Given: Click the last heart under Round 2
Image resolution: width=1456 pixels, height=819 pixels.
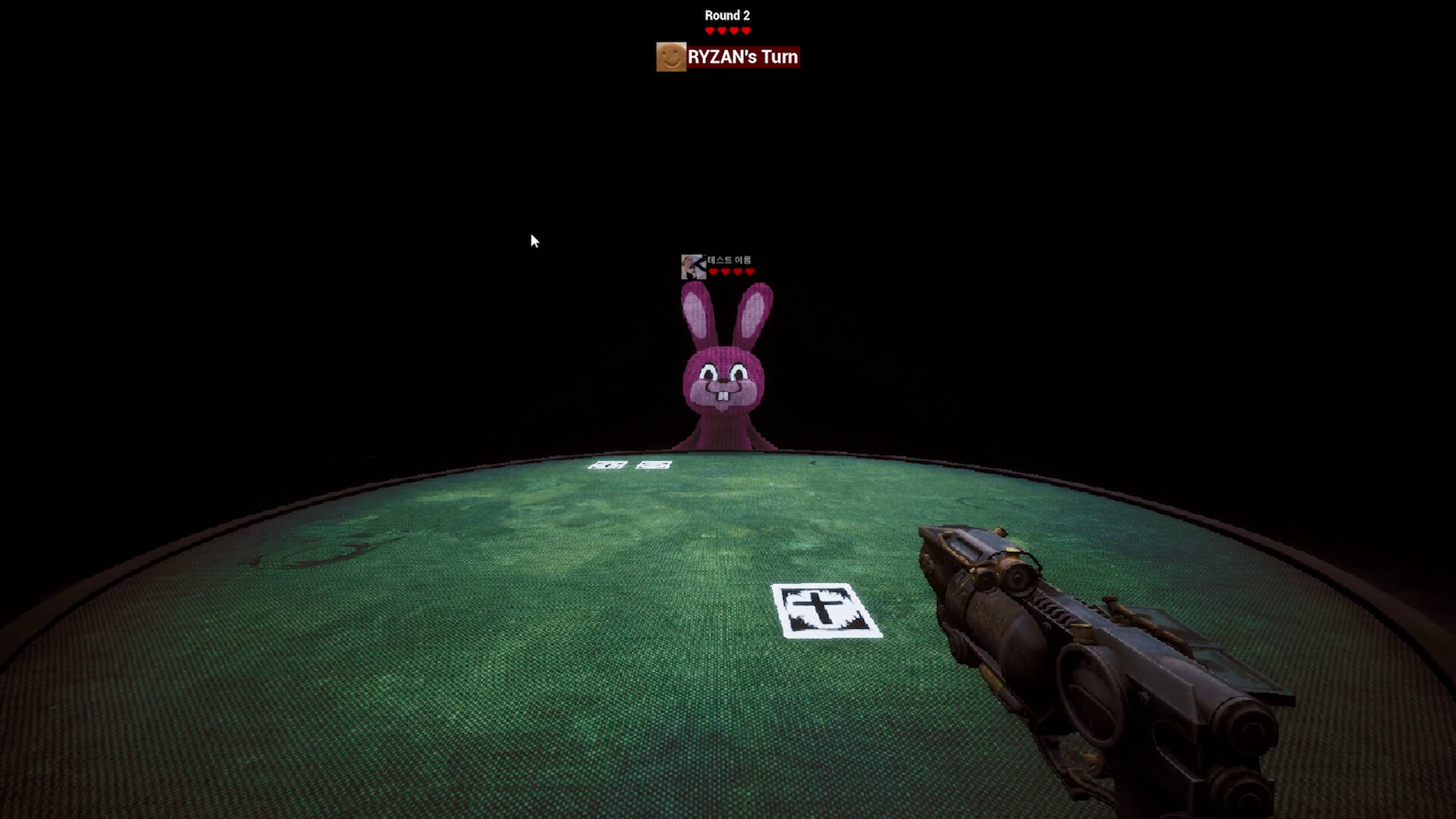Looking at the screenshot, I should tap(746, 29).
